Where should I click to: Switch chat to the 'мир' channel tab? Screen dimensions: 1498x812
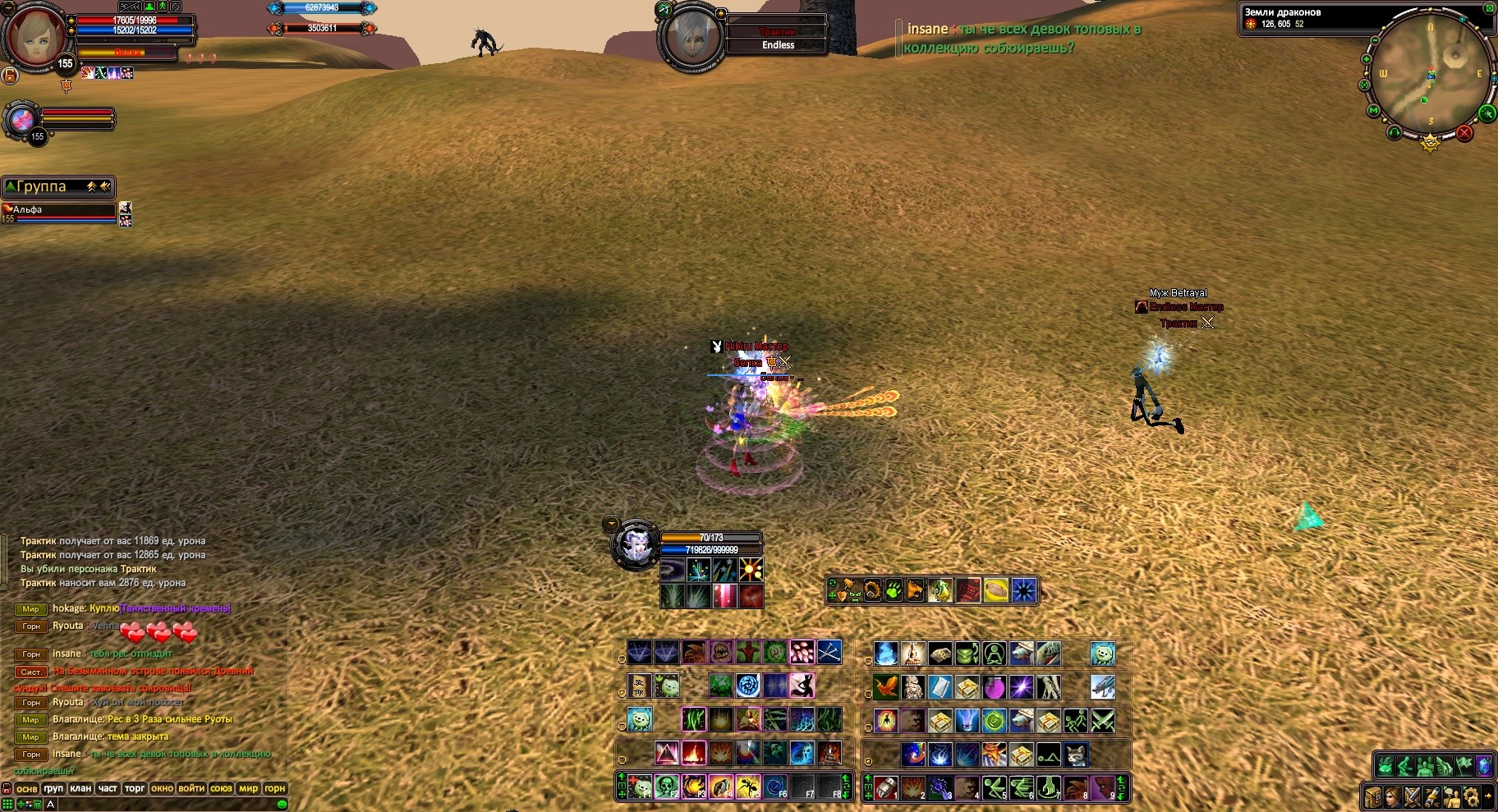pyautogui.click(x=248, y=788)
